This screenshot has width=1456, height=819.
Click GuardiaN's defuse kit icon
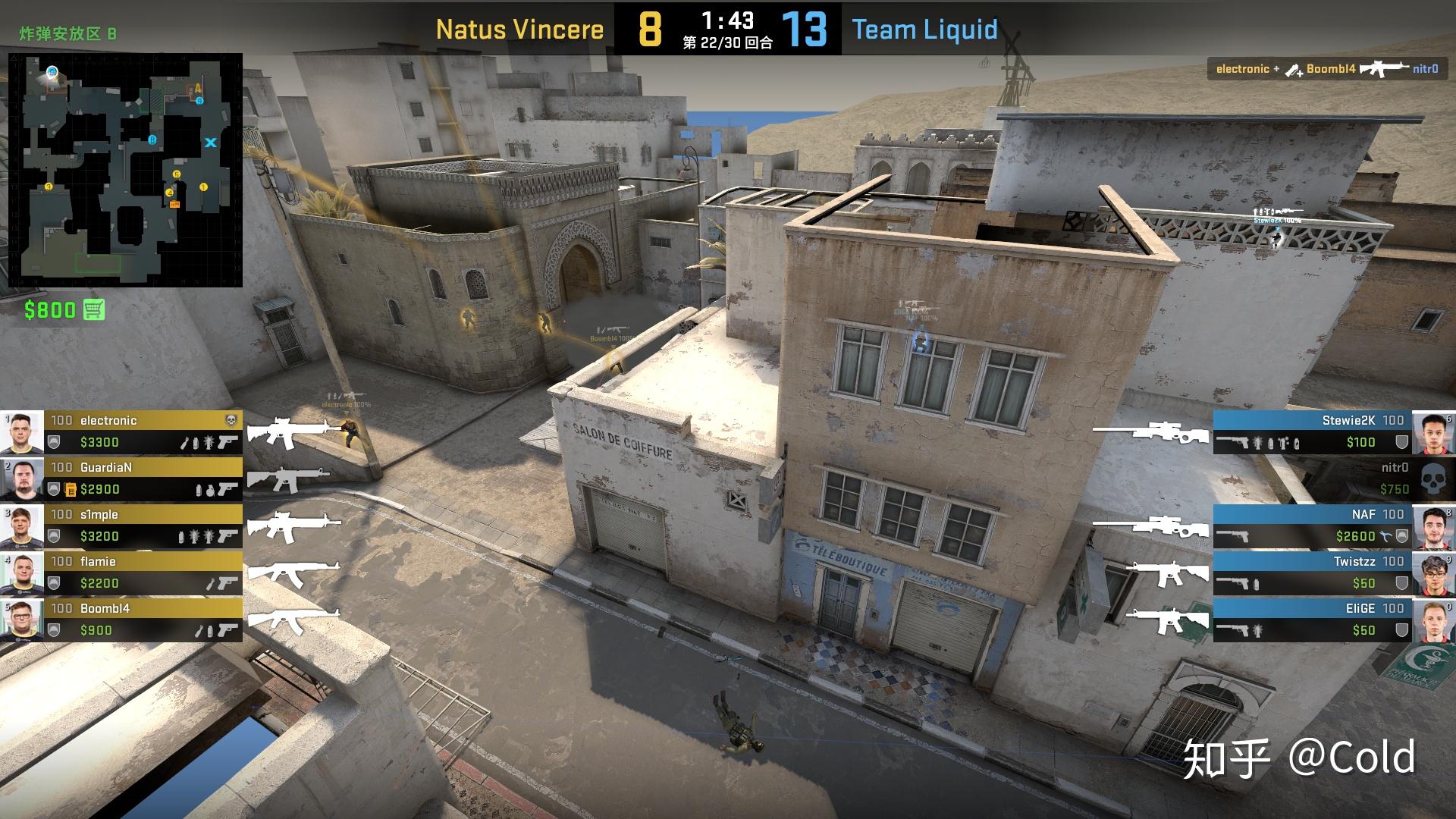71,488
